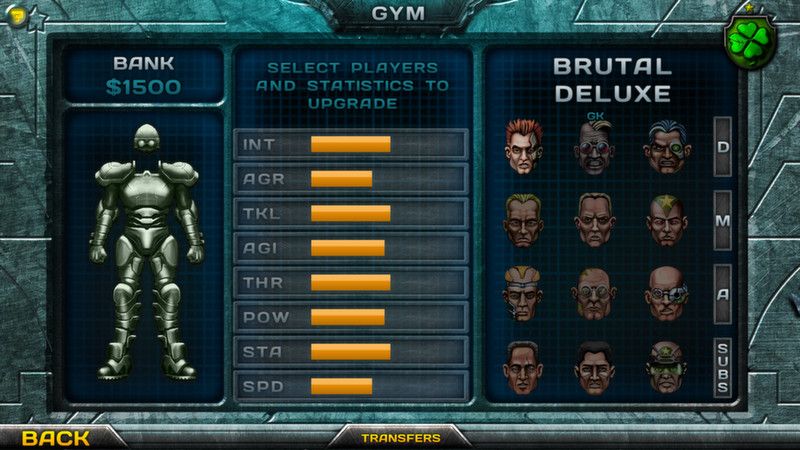Pick the substitute wearing the green army cap
Image resolution: width=800 pixels, height=450 pixels.
665,367
